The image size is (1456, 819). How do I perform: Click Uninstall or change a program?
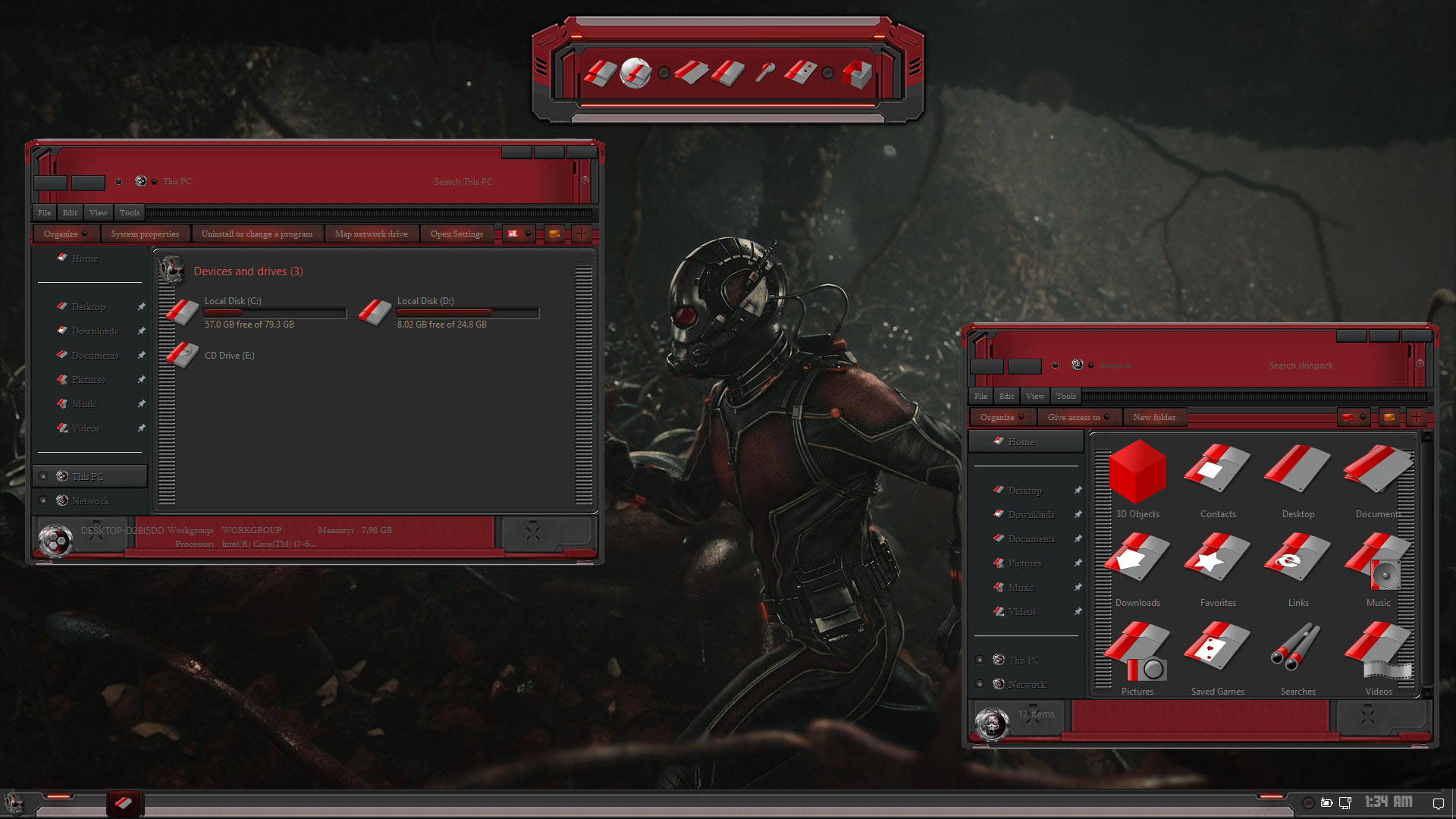[x=256, y=234]
